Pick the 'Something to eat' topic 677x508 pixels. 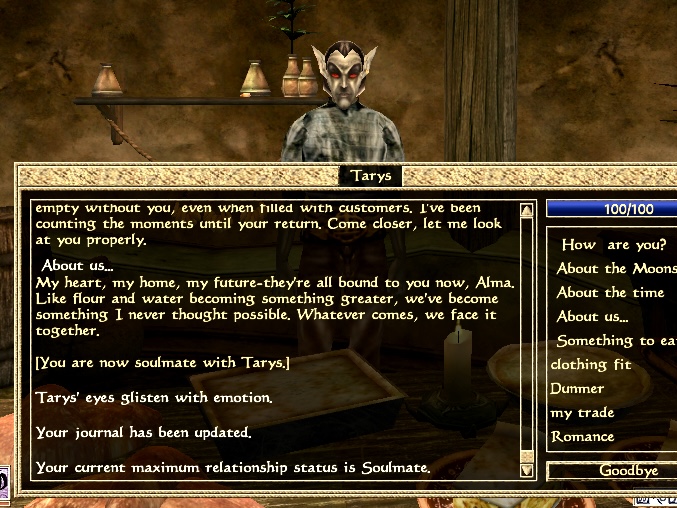point(616,341)
